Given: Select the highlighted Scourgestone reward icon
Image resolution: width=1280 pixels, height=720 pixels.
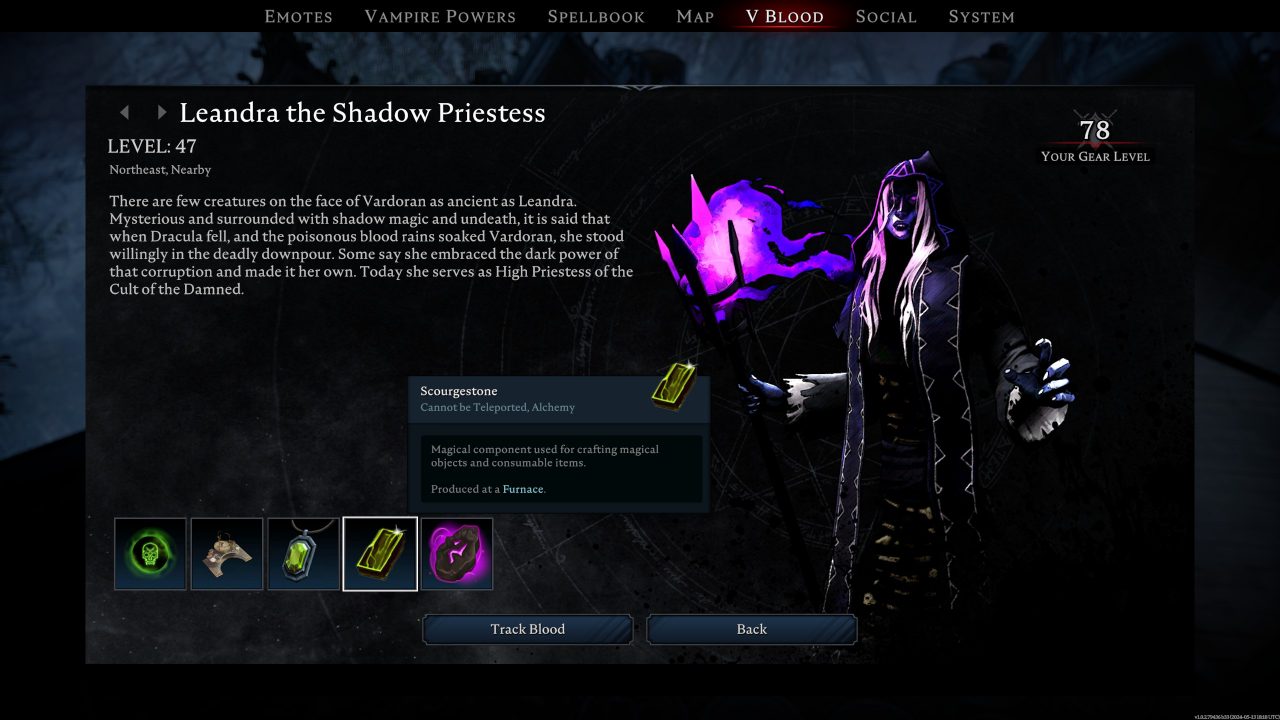Looking at the screenshot, I should (380, 554).
